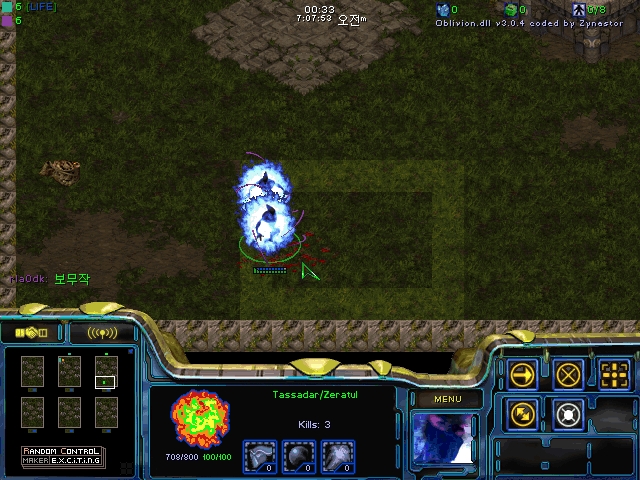This screenshot has height=480, width=640.
Task: Activate the Hold Position command
Action: click(569, 412)
